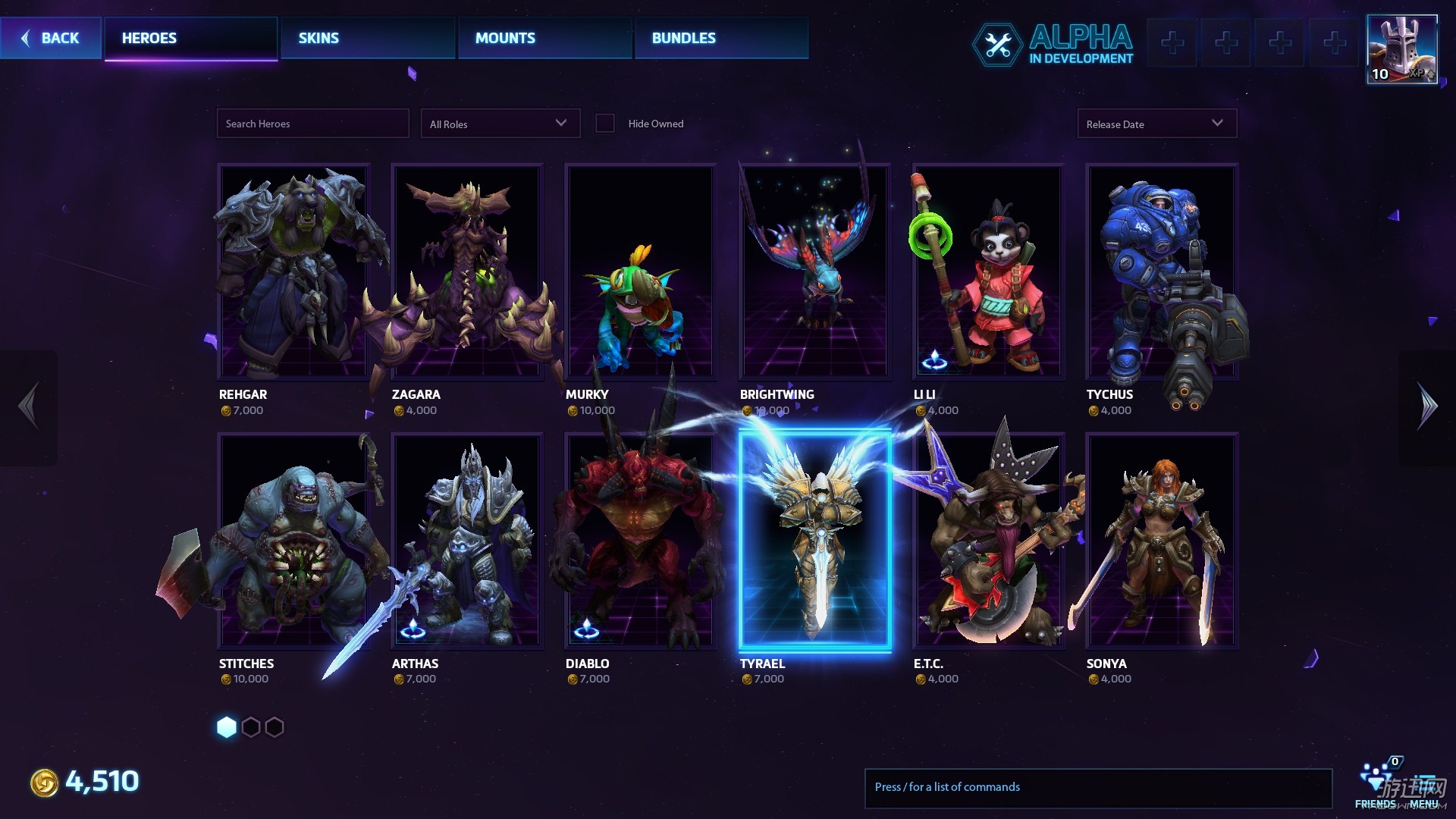The image size is (1456, 819).
Task: Open the player profile portrait
Action: (1401, 49)
